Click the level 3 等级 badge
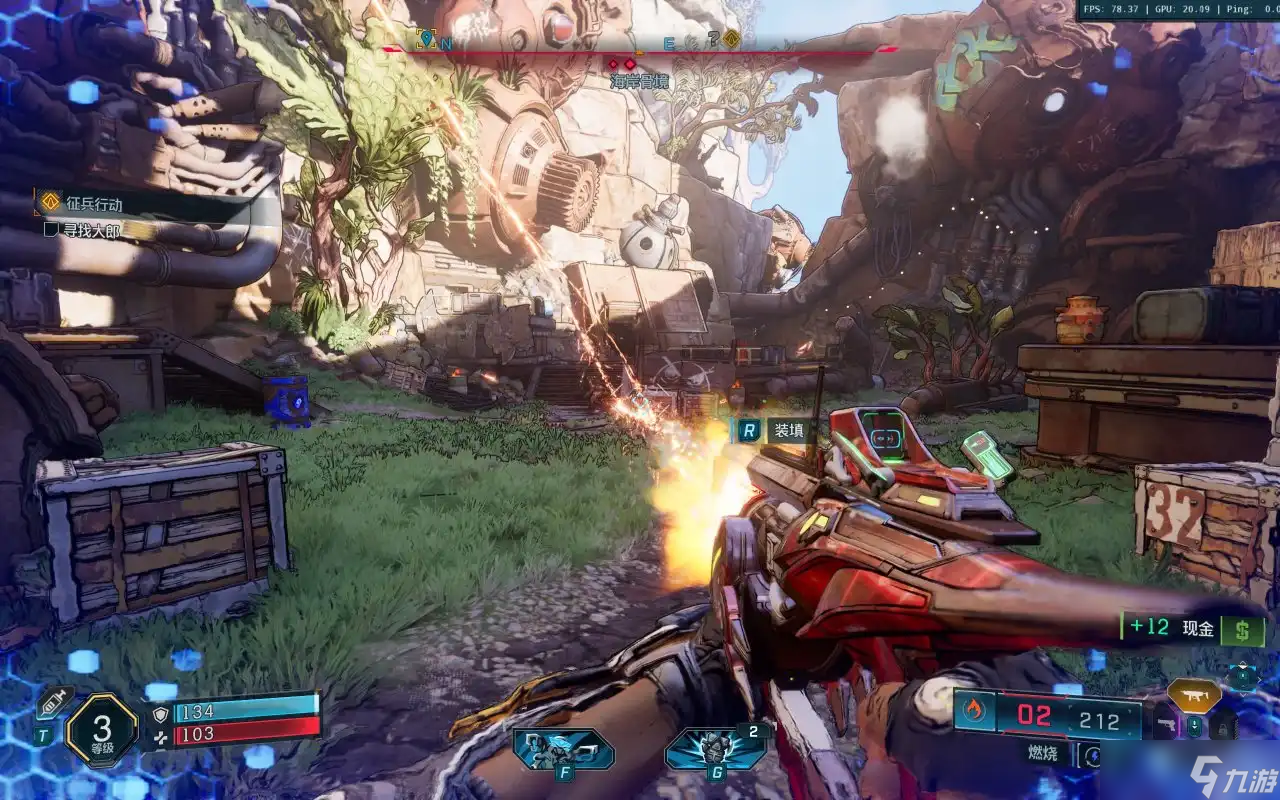 [x=101, y=728]
